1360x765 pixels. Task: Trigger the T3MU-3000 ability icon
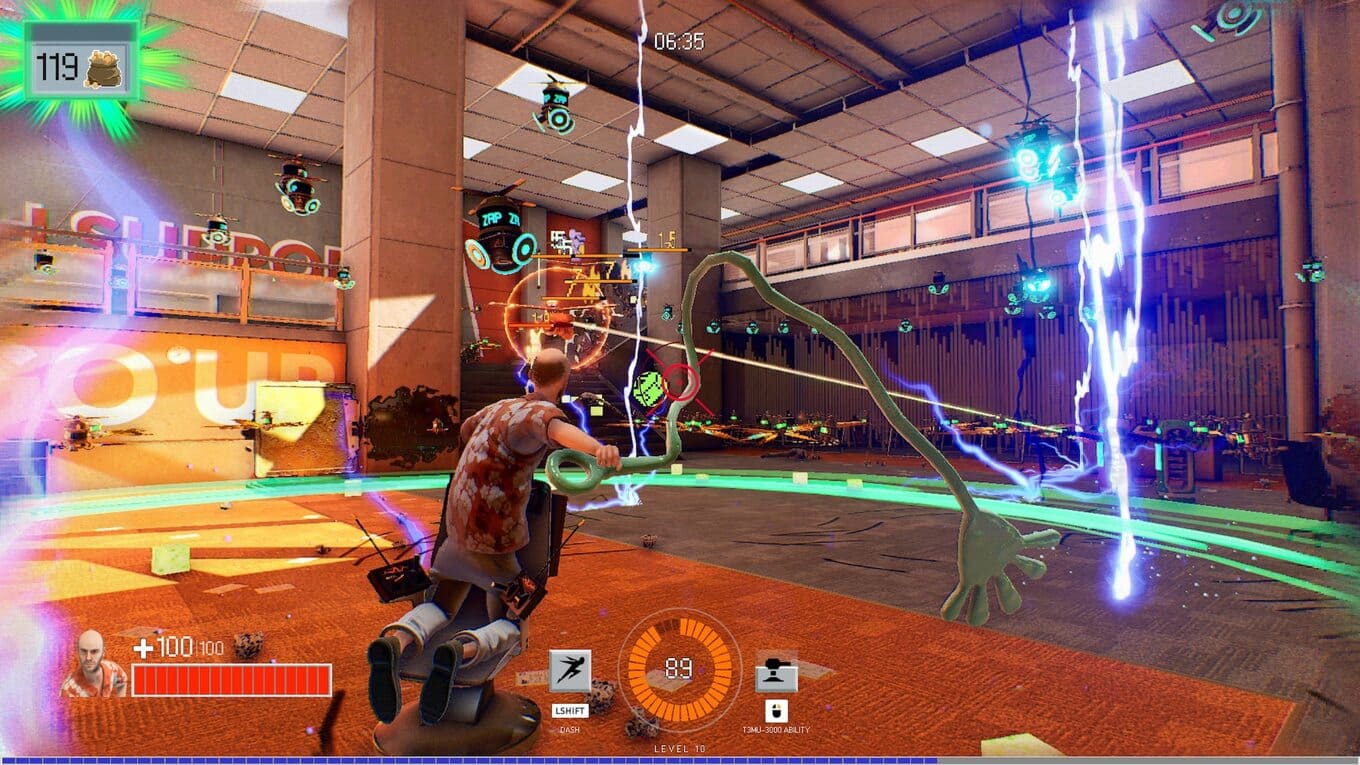[x=776, y=673]
